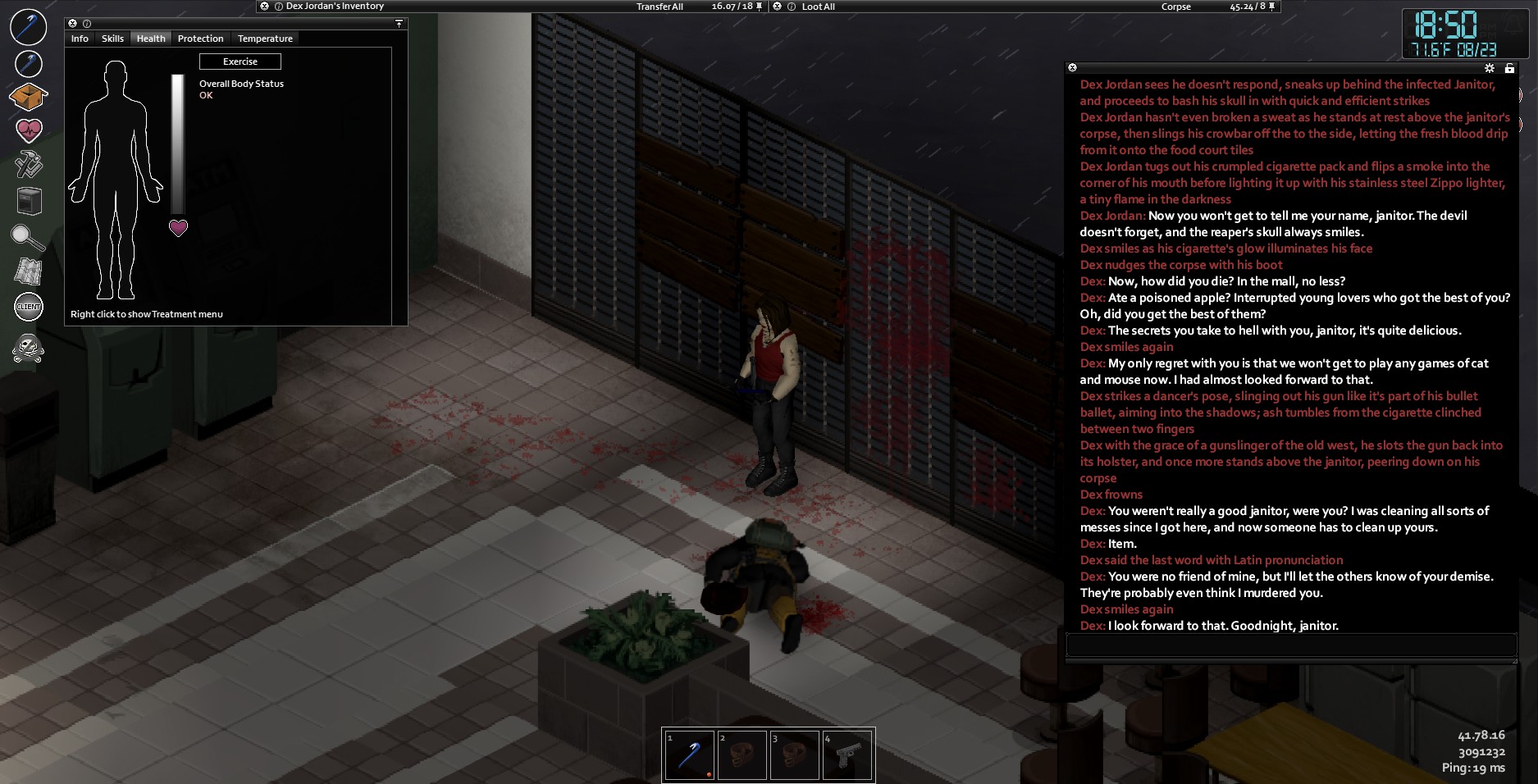Close the character health panel

coord(72,24)
